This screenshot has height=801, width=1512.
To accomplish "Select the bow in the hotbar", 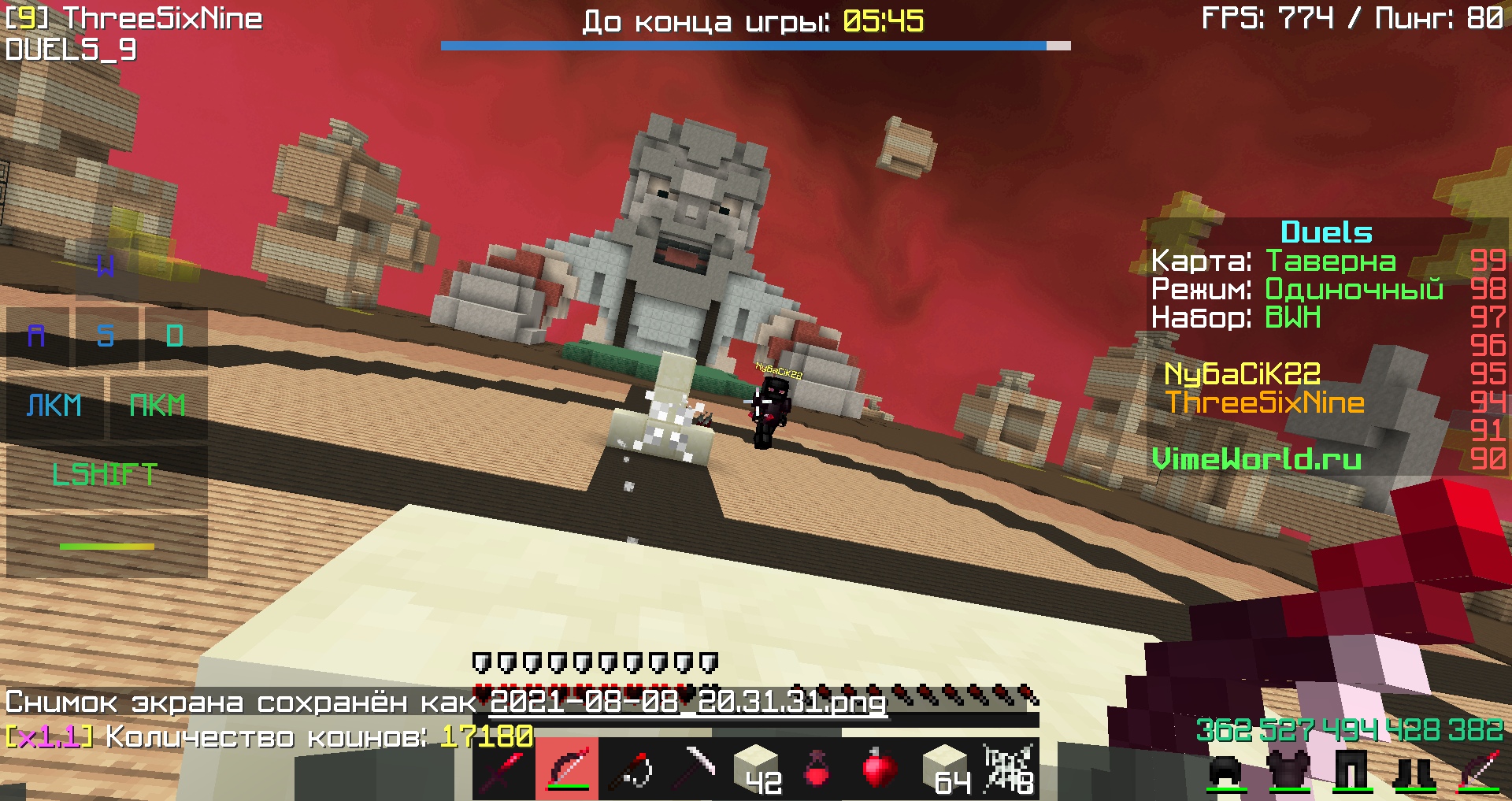I will (x=567, y=770).
